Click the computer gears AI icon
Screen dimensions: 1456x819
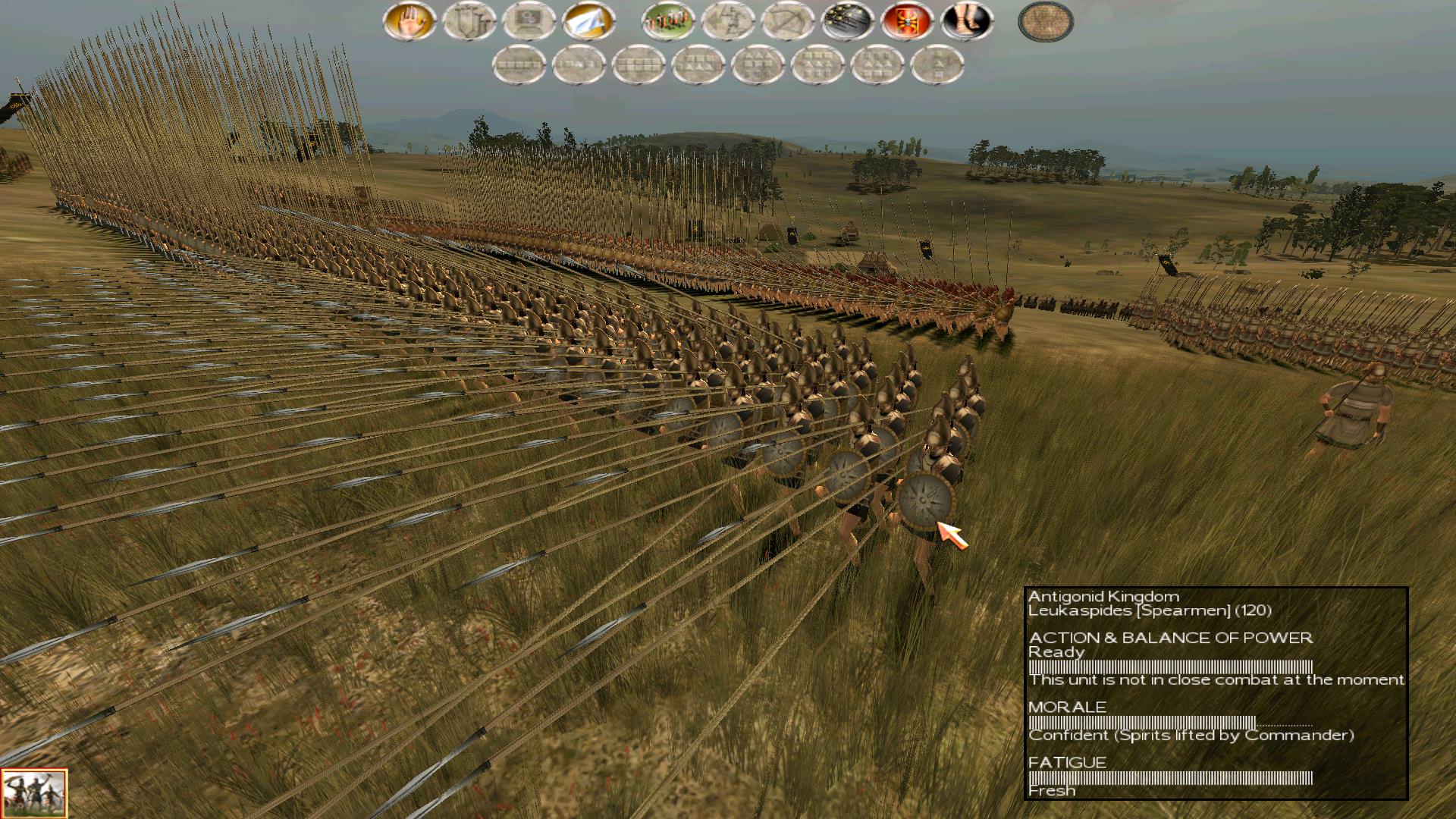point(529,21)
